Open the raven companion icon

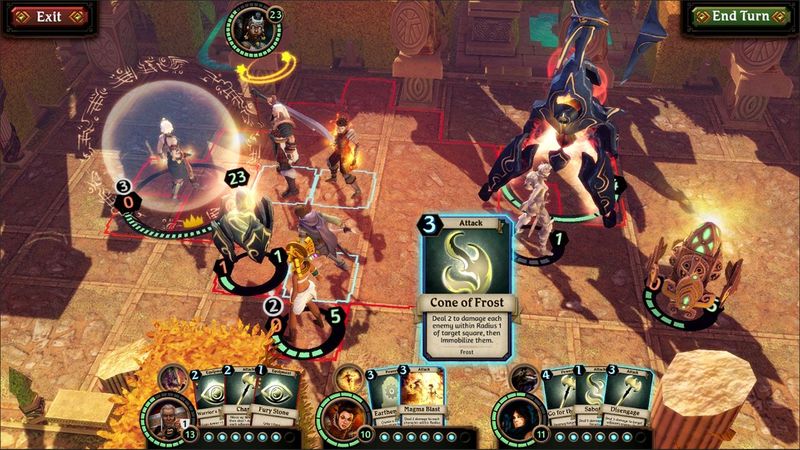click(x=524, y=379)
